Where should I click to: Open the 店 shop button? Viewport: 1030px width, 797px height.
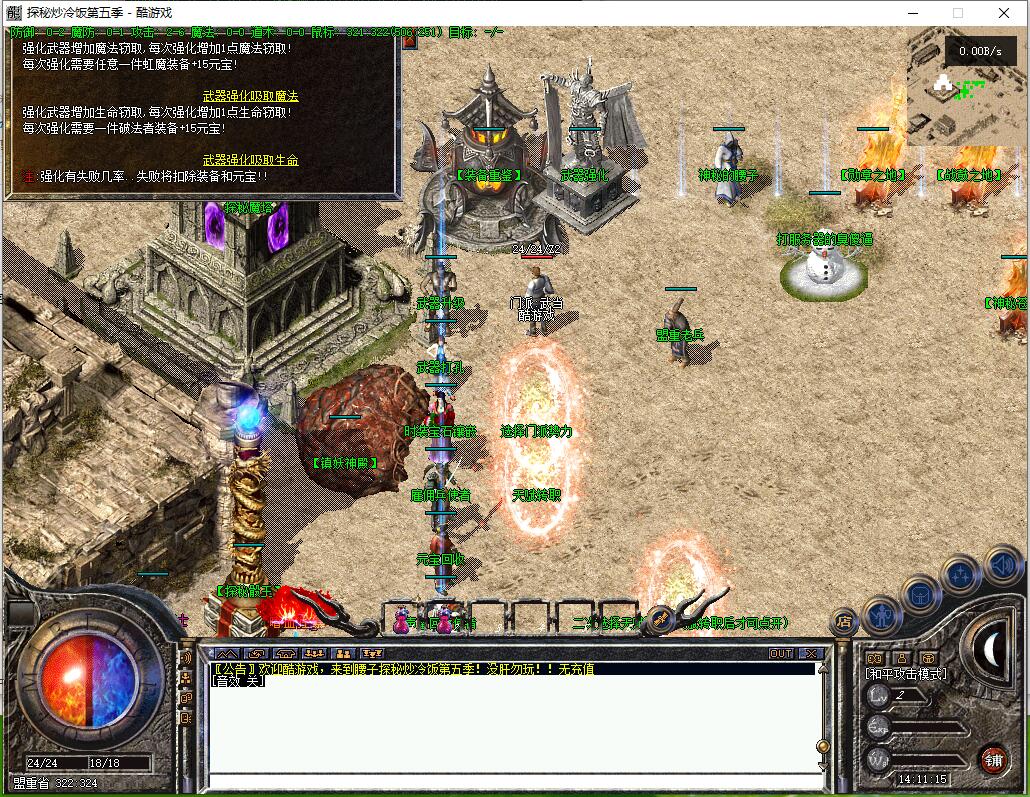[x=843, y=621]
